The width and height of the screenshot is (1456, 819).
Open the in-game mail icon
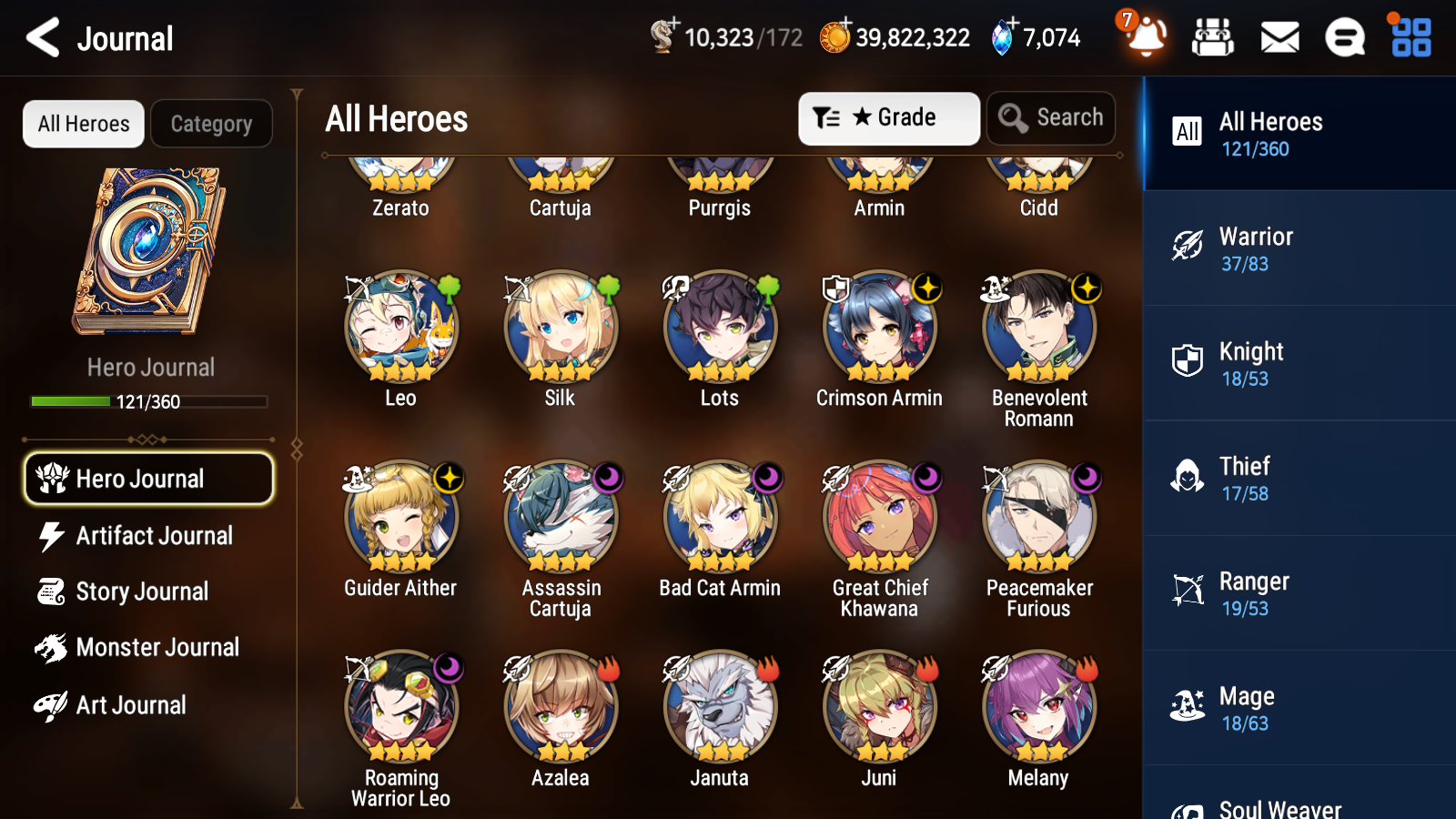(x=1279, y=38)
